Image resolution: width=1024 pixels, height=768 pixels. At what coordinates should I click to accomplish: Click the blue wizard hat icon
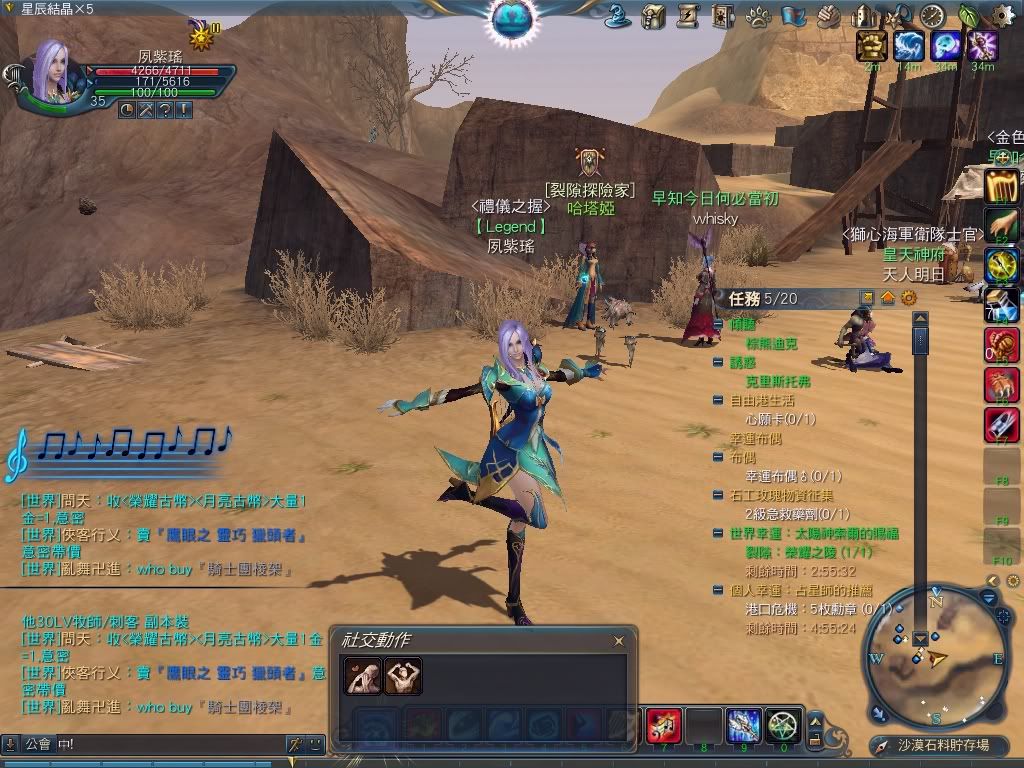pos(618,16)
